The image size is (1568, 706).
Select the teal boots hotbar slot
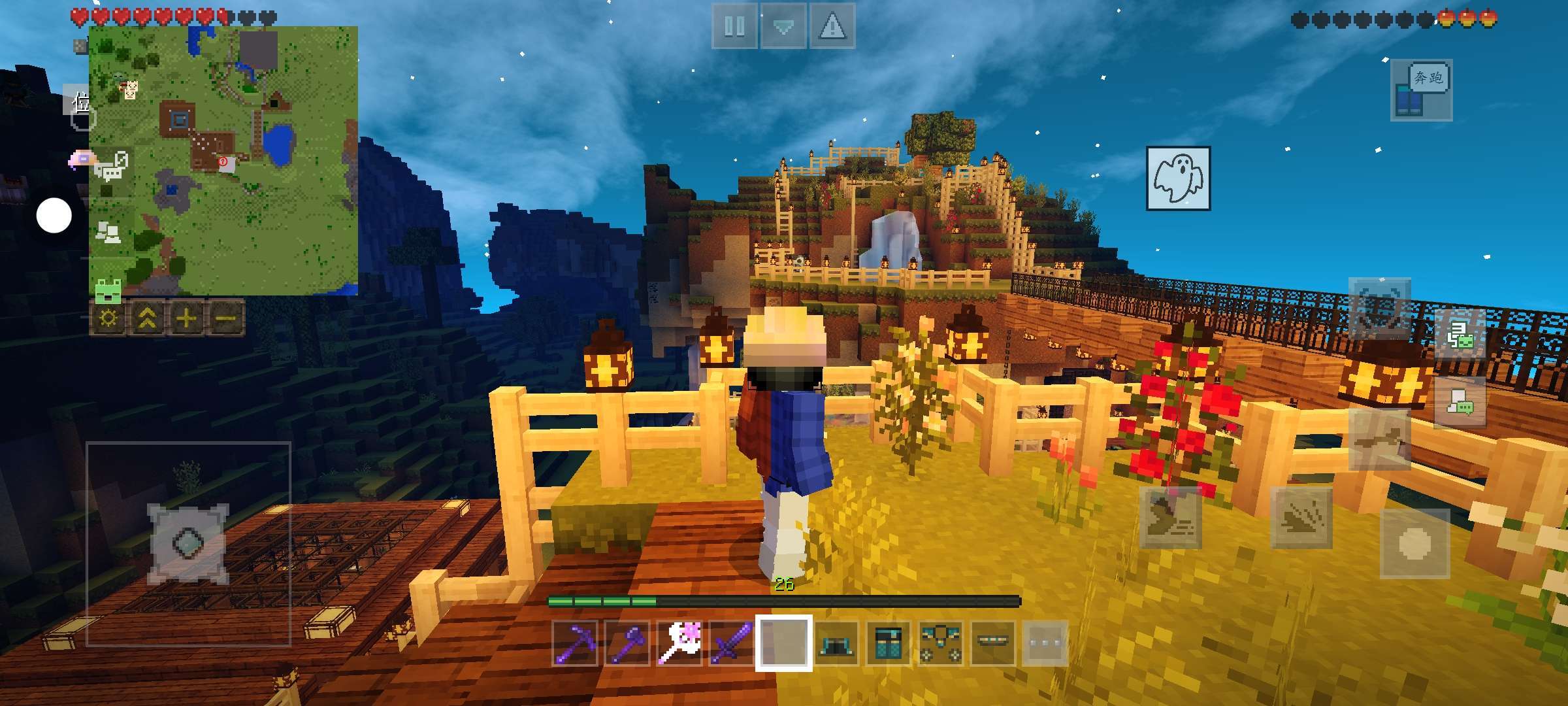pyautogui.click(x=836, y=643)
